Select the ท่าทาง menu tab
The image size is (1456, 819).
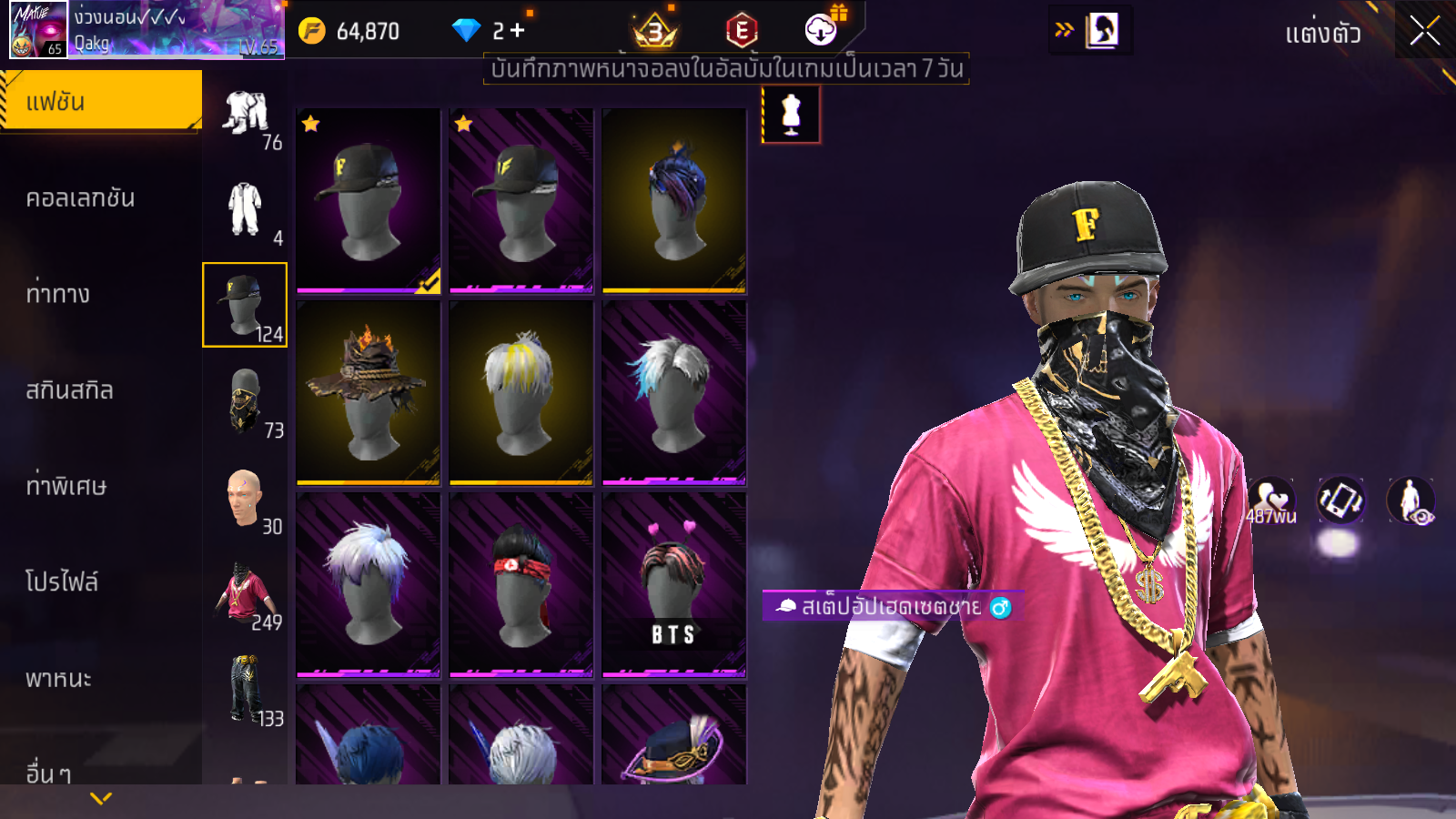(x=58, y=294)
